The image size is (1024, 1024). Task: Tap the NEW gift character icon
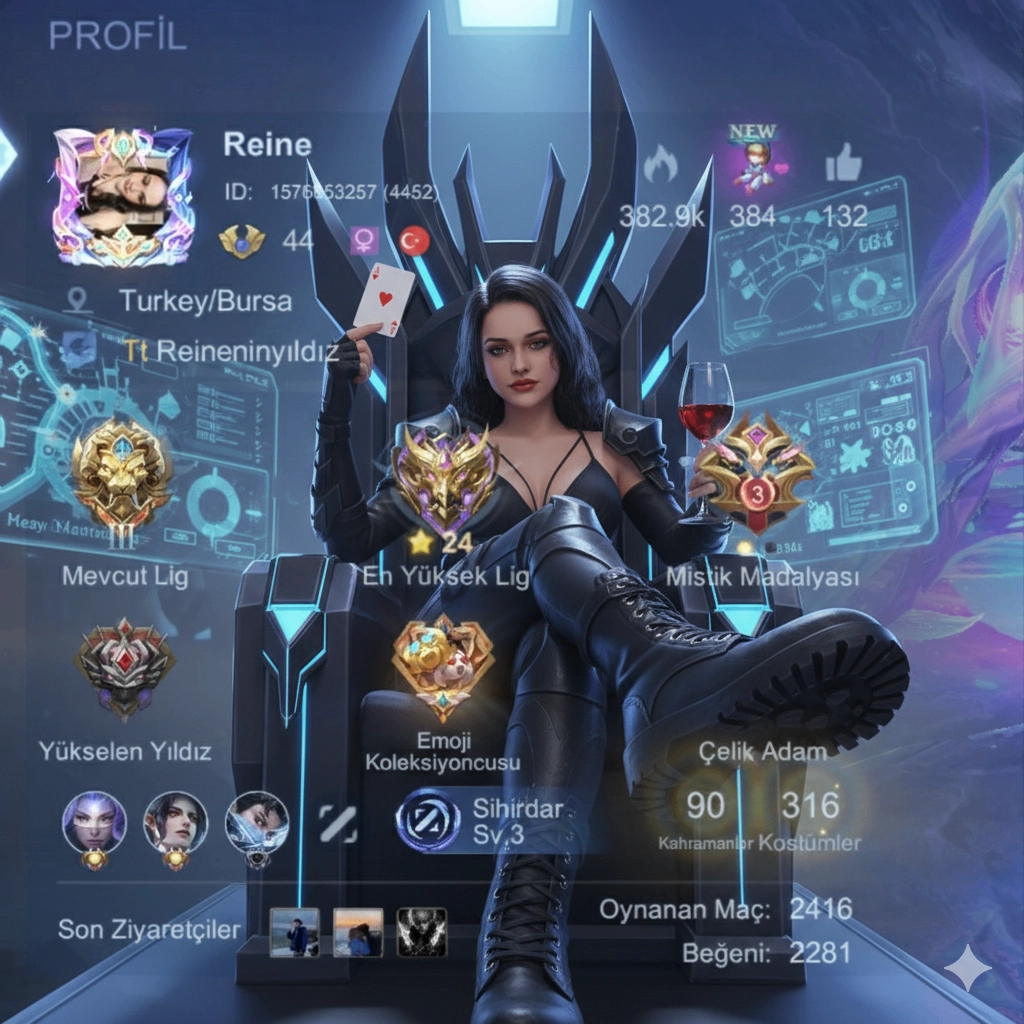click(754, 160)
